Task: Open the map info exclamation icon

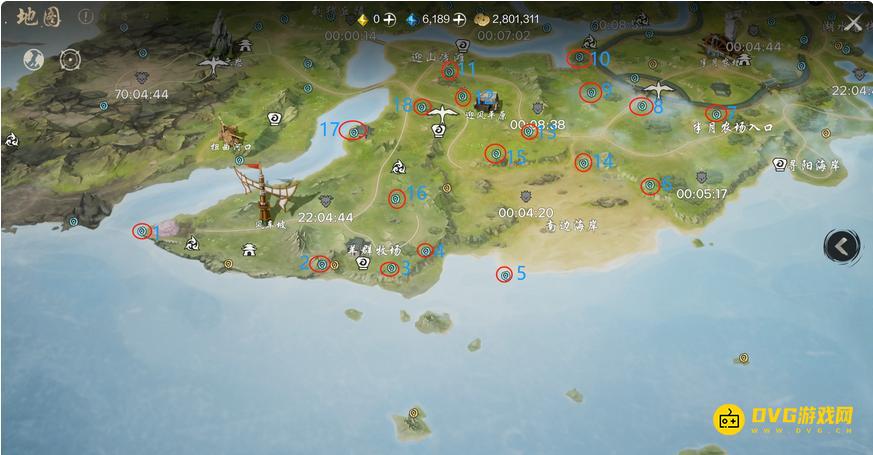Action: point(86,18)
